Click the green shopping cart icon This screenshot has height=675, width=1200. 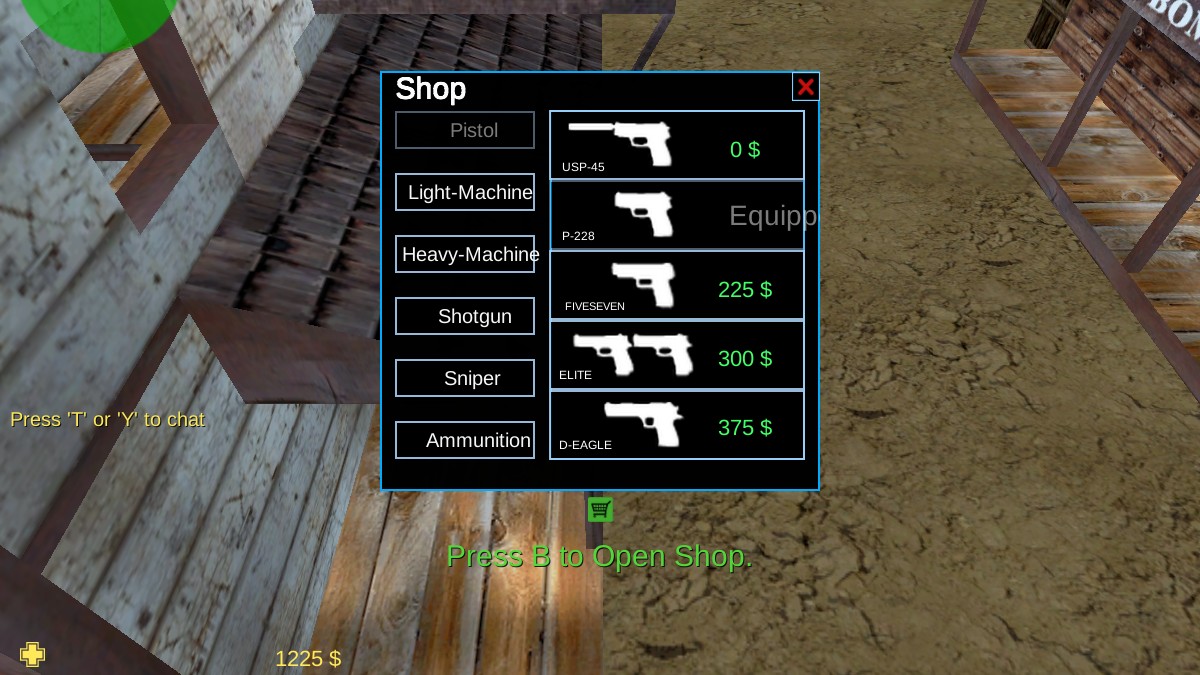coord(600,510)
